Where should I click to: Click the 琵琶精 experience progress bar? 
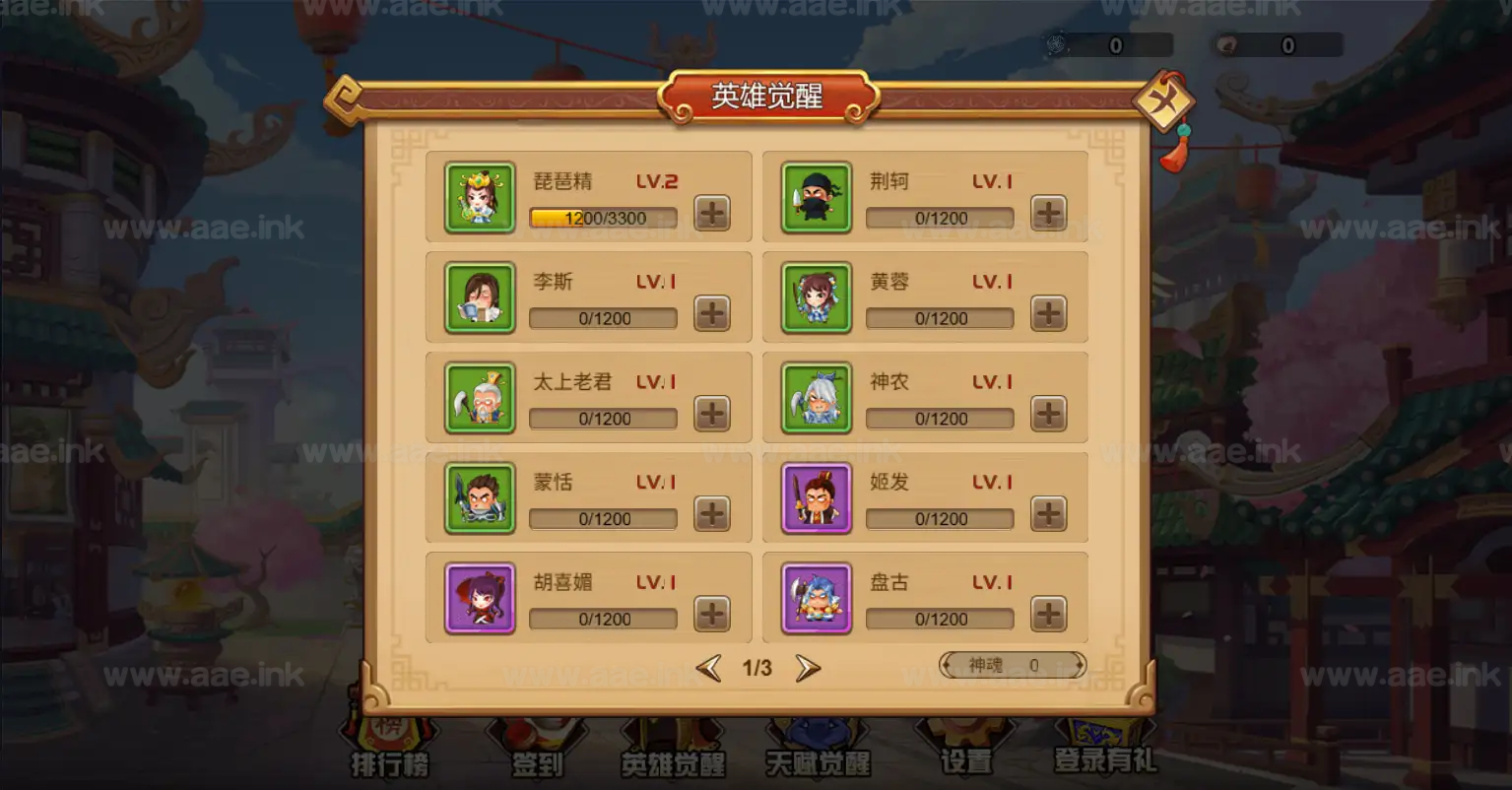(602, 218)
